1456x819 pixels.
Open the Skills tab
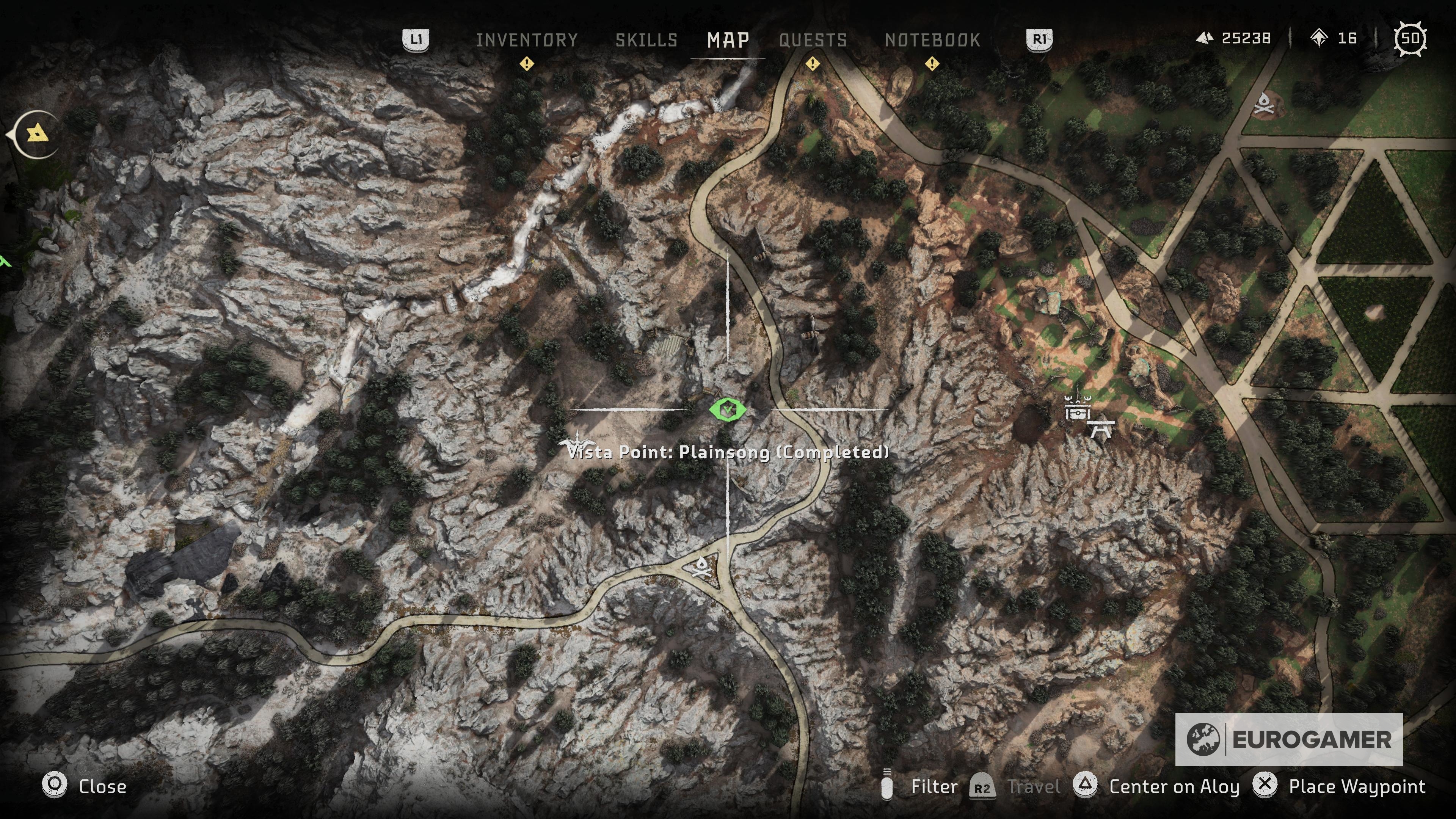click(x=646, y=40)
